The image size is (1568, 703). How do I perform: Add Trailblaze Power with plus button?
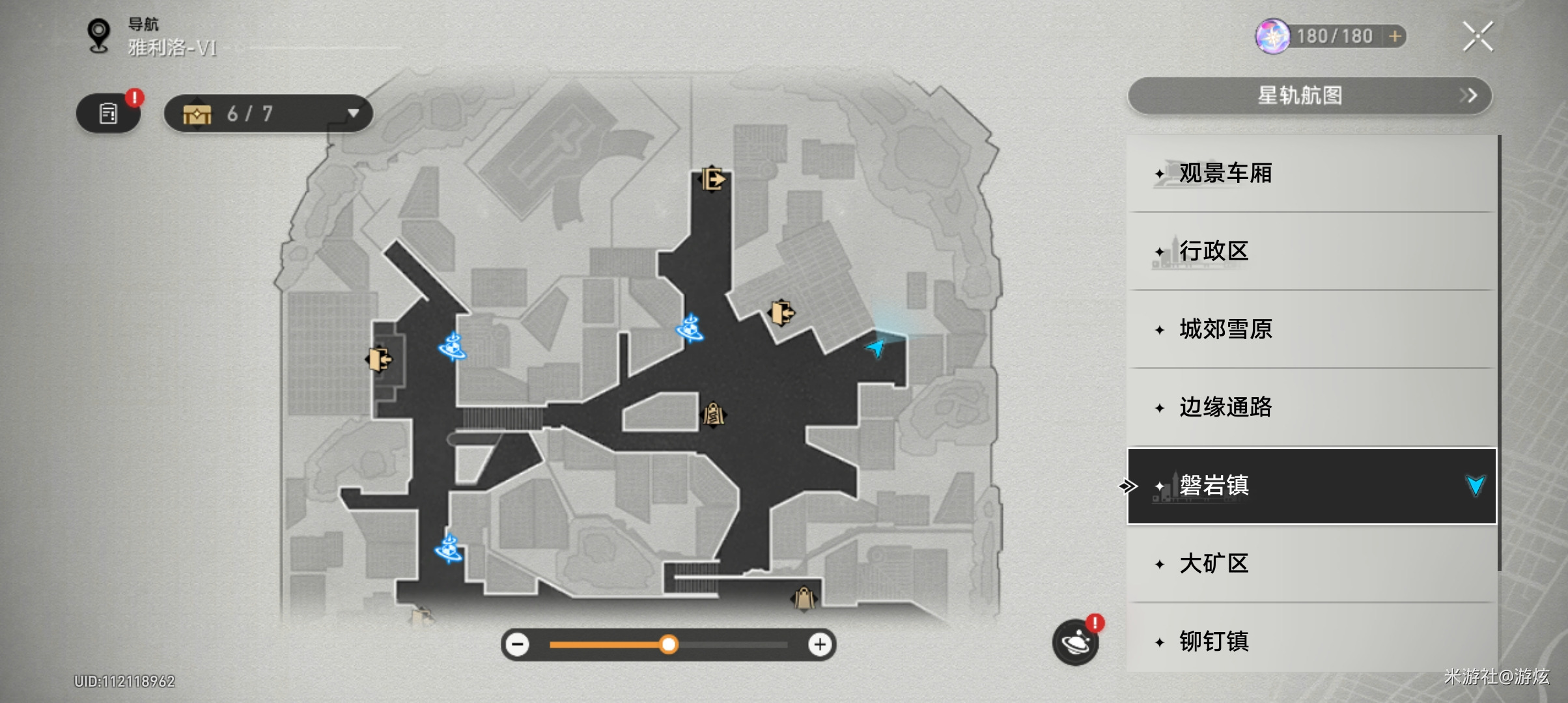[x=1395, y=36]
